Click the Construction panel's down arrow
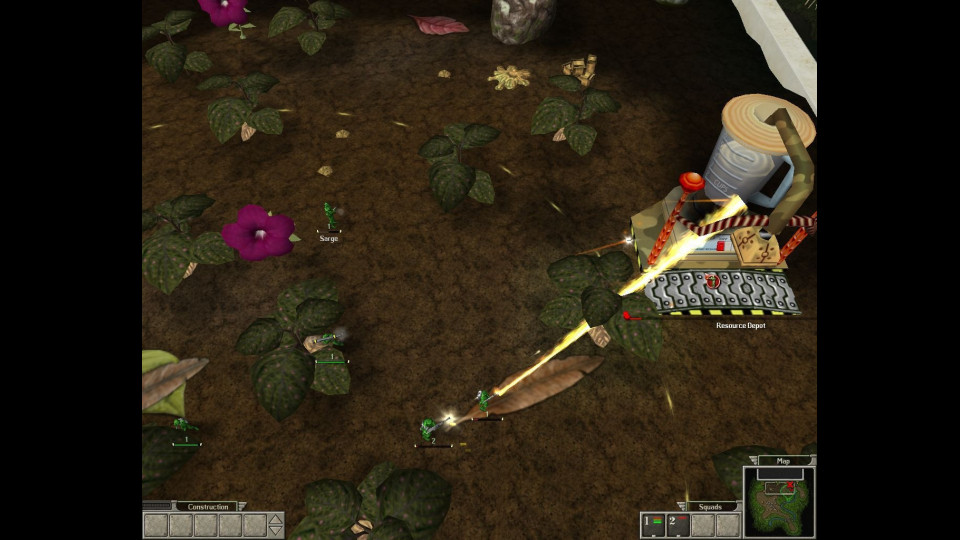This screenshot has width=960, height=540. pyautogui.click(x=276, y=531)
